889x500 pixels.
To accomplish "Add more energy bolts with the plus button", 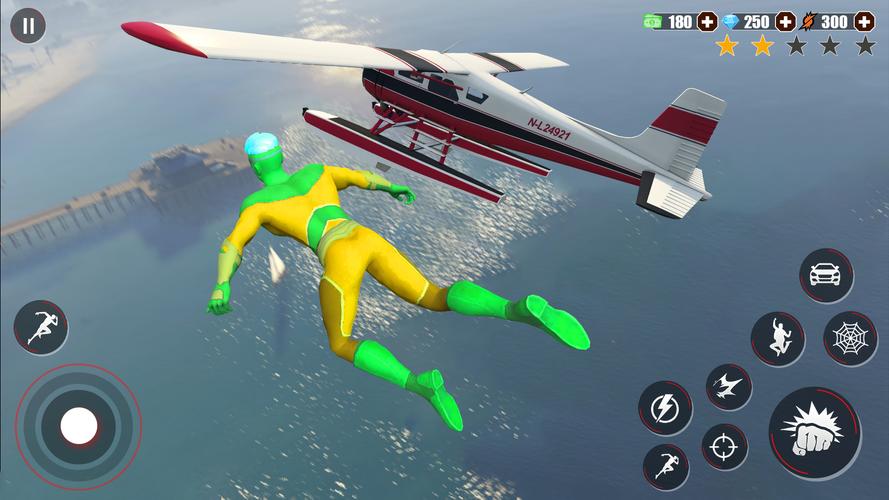I will [864, 21].
